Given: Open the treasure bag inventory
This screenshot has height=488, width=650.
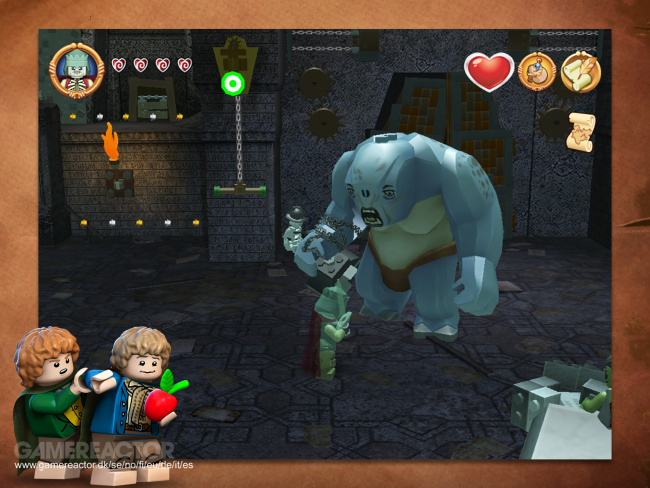Looking at the screenshot, I should tap(537, 72).
